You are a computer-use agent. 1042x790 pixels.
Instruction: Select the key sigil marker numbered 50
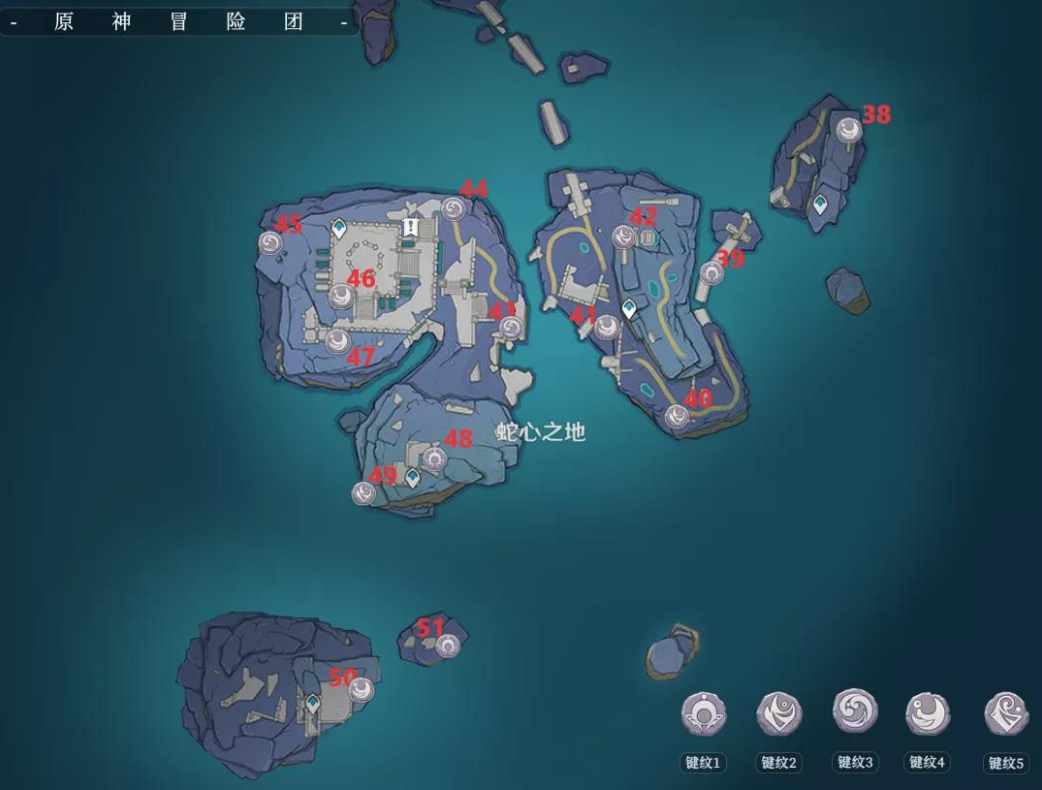[x=361, y=689]
